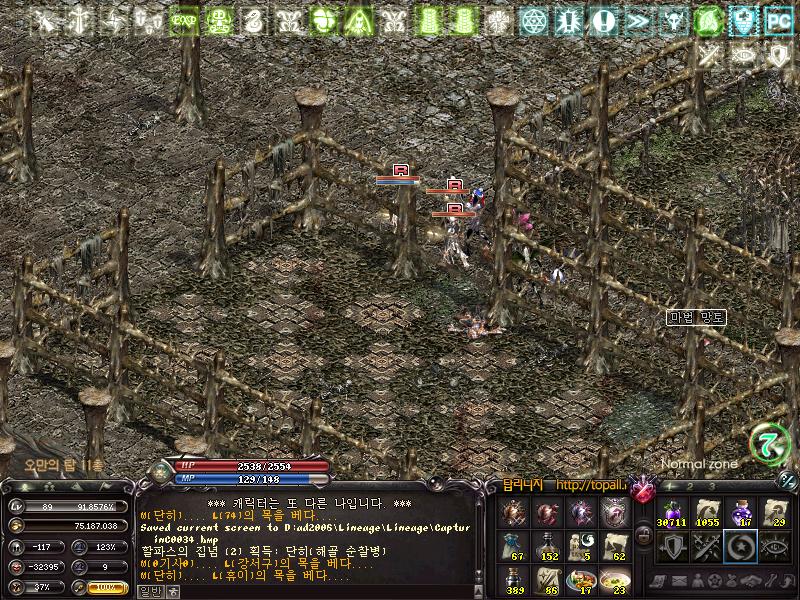Use the blue pouch item with 67
The height and width of the screenshot is (600, 800).
tap(515, 546)
